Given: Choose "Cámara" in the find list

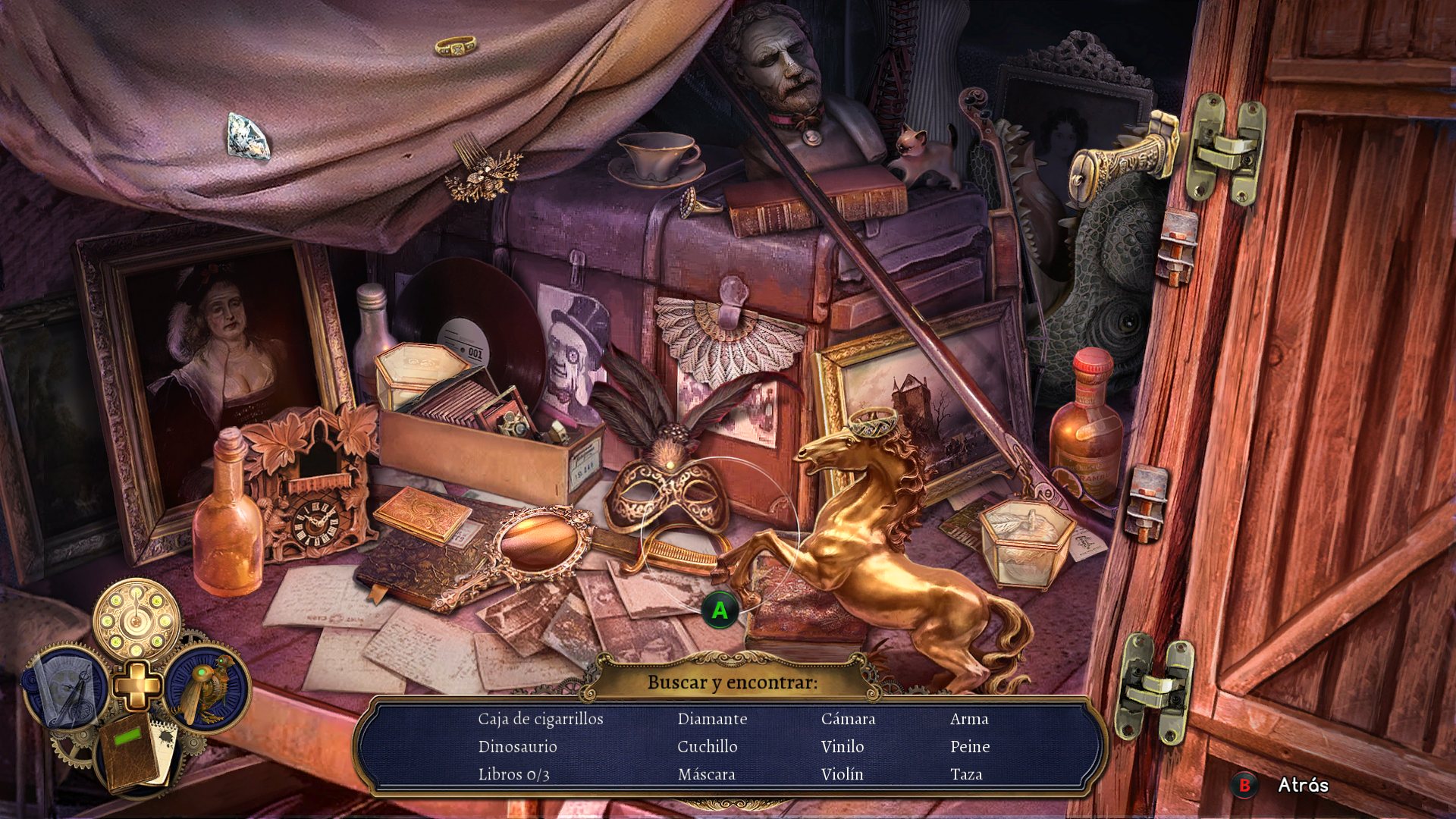Looking at the screenshot, I should coord(848,719).
